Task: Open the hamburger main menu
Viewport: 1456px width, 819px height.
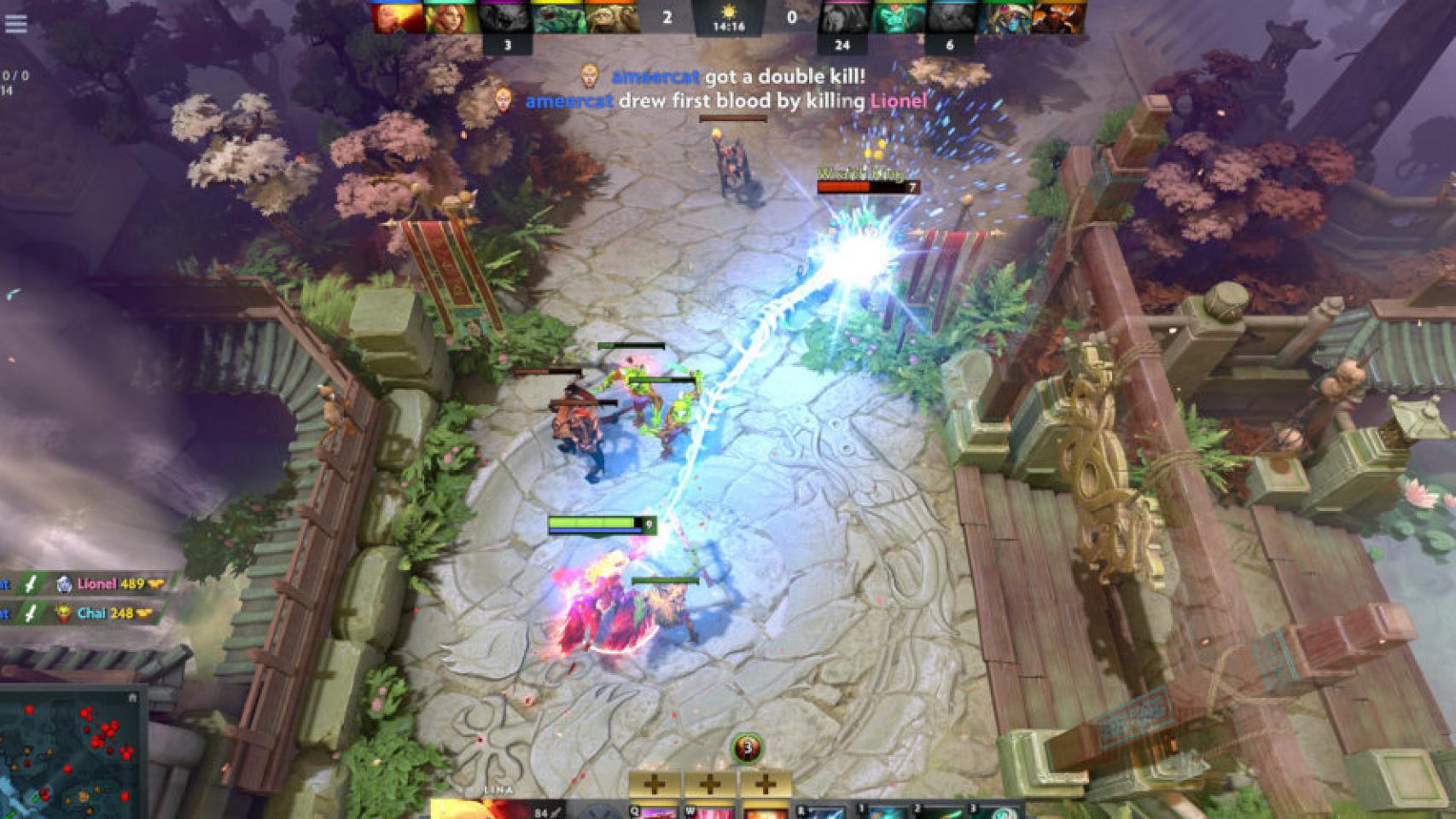Action: coord(15,24)
